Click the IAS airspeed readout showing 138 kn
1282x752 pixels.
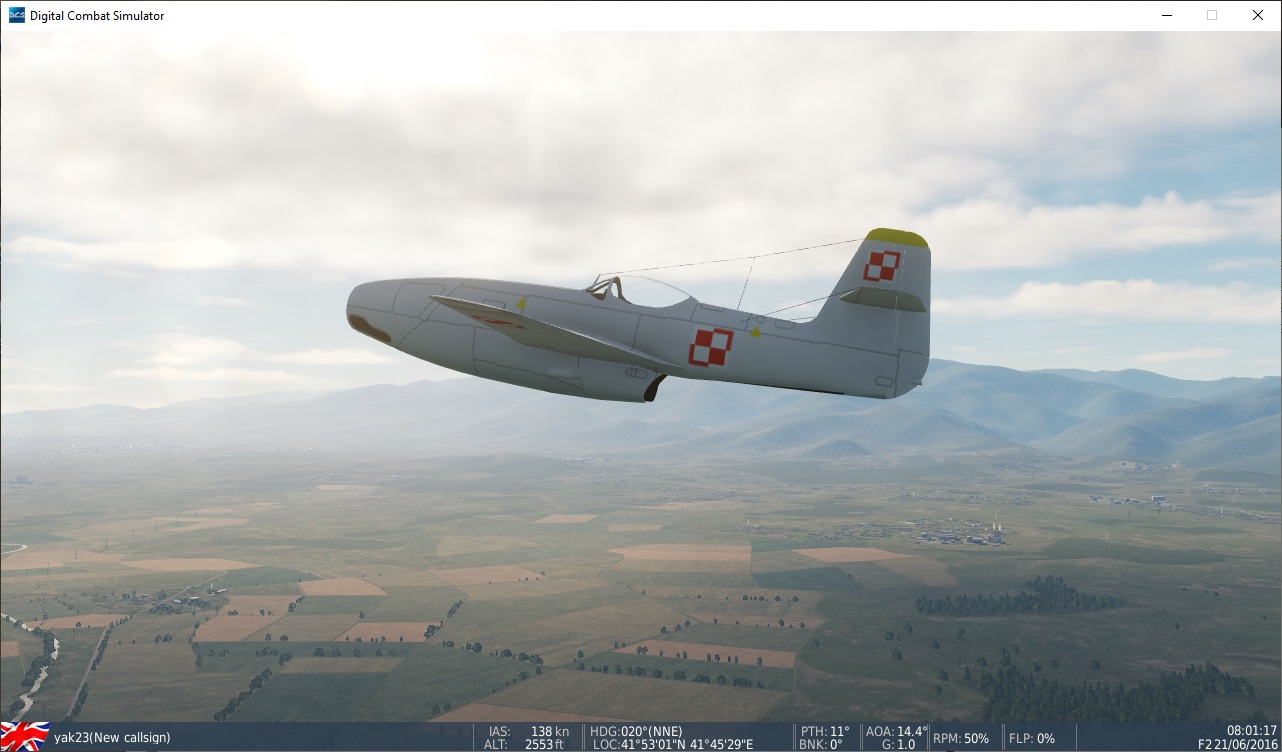coord(530,731)
